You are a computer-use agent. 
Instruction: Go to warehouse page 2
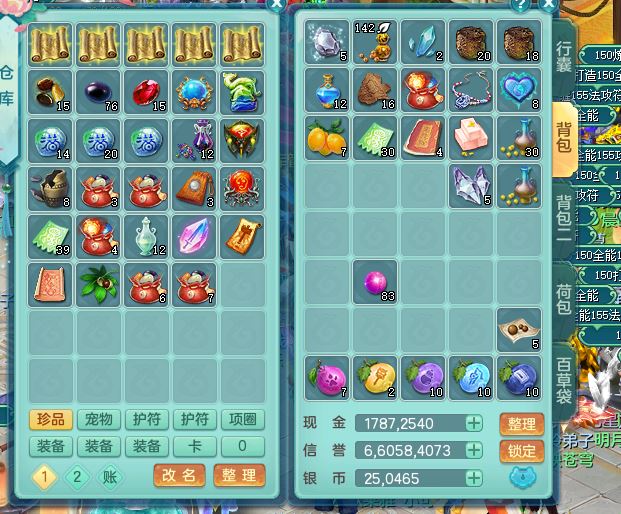tap(77, 477)
